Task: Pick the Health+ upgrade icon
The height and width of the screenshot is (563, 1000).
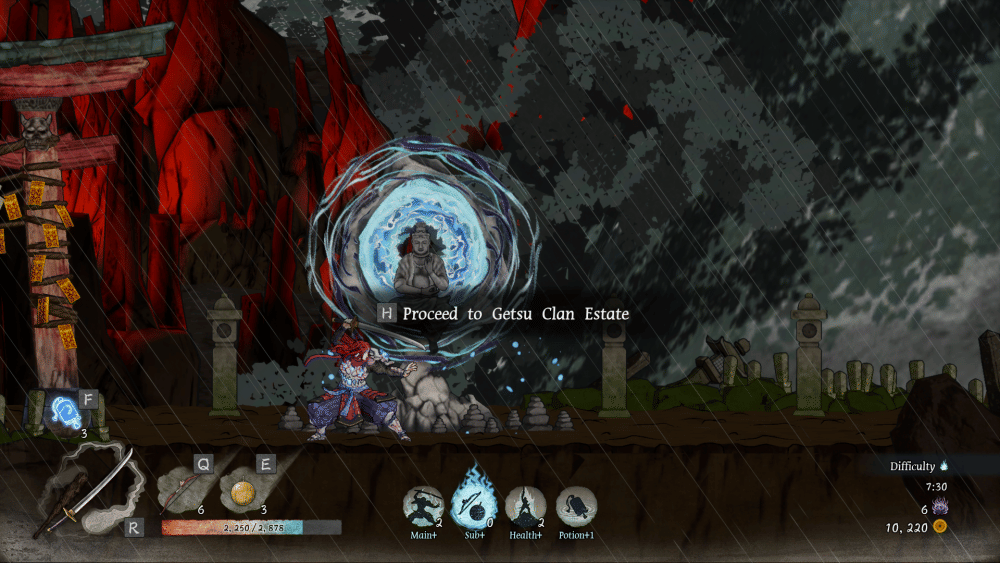Action: (525, 507)
